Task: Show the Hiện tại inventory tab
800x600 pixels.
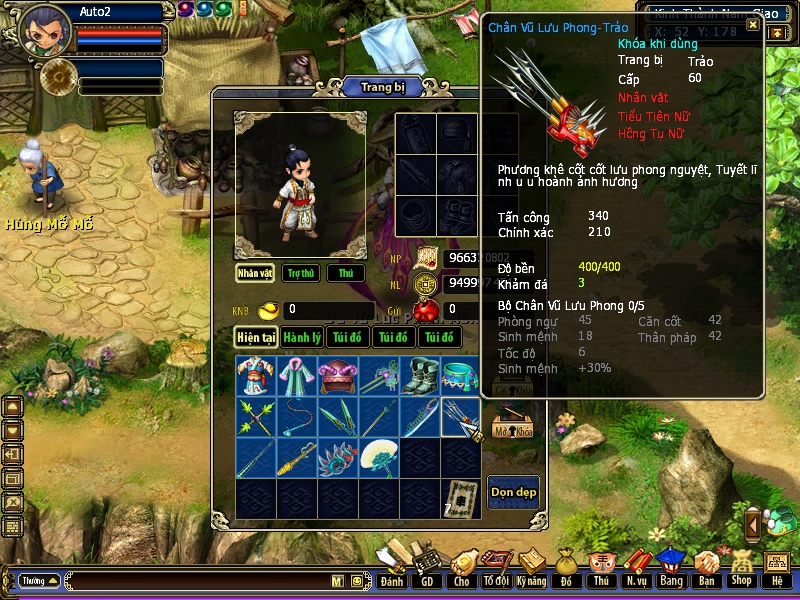Action: point(256,338)
